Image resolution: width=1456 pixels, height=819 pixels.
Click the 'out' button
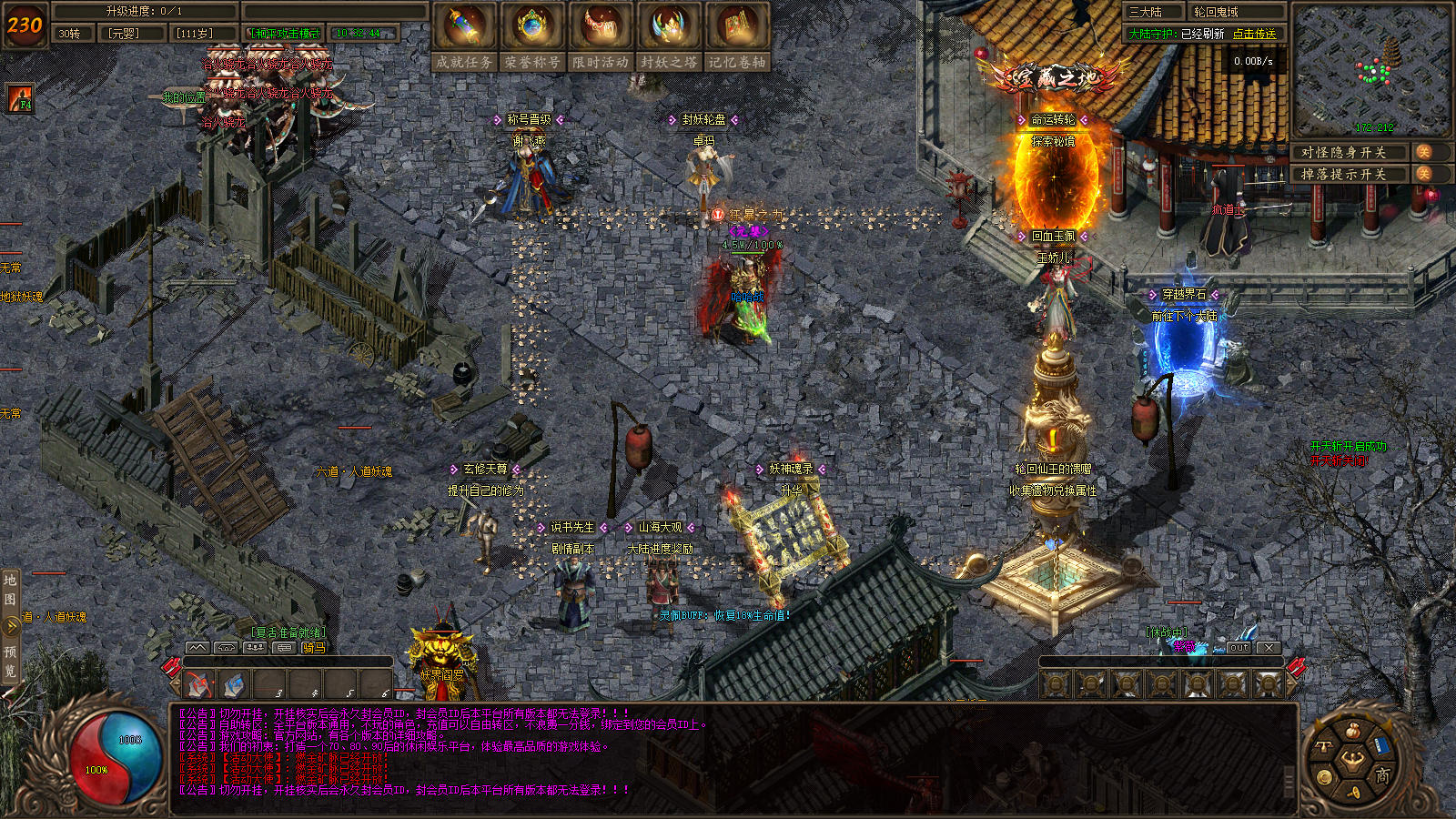click(x=1239, y=648)
